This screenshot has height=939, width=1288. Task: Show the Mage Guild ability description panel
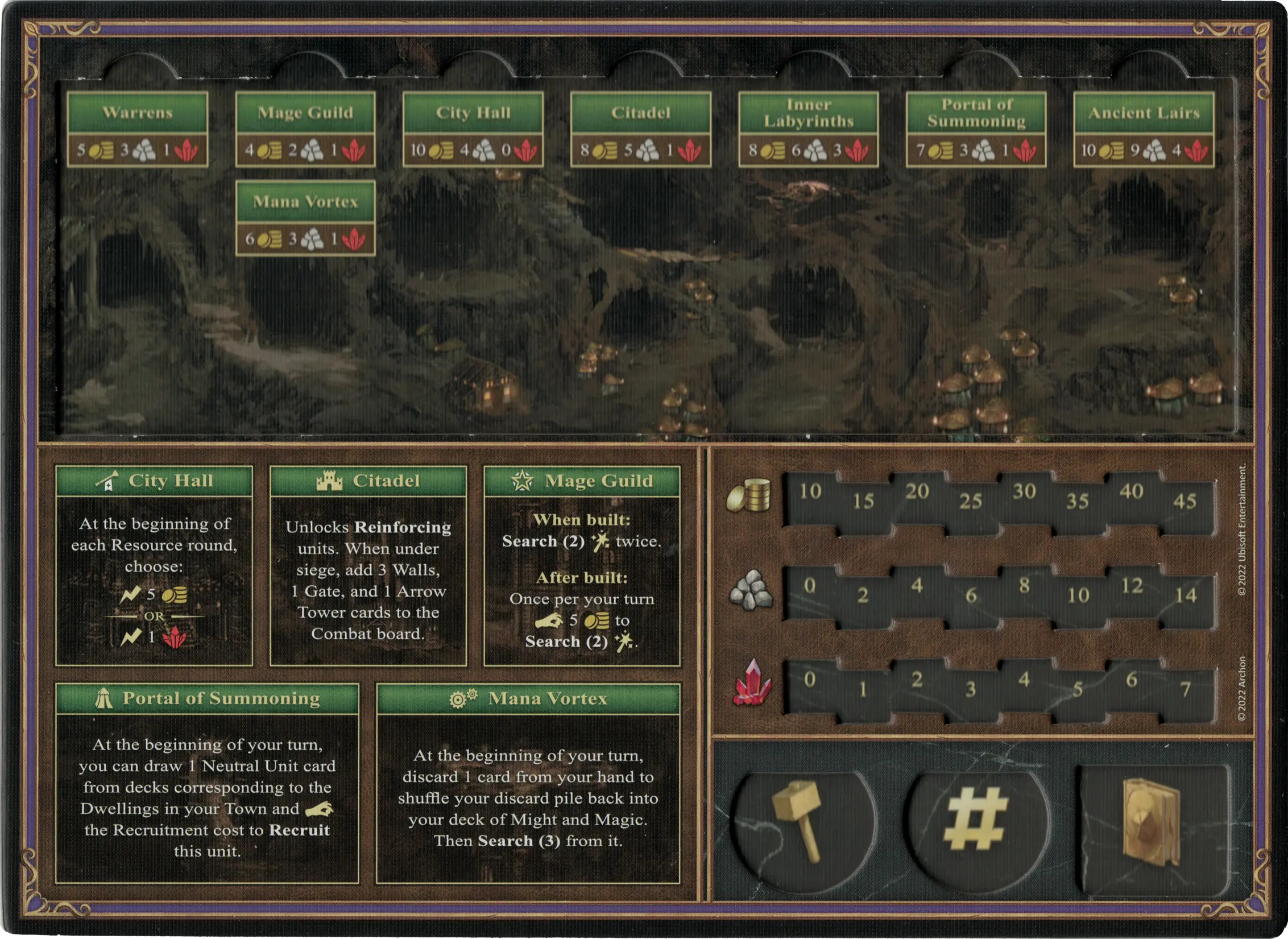pos(582,566)
